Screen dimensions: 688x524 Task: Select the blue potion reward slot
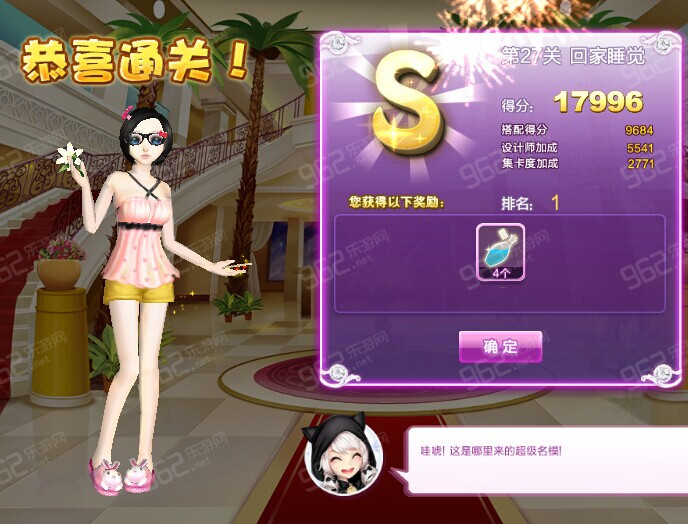pos(500,252)
